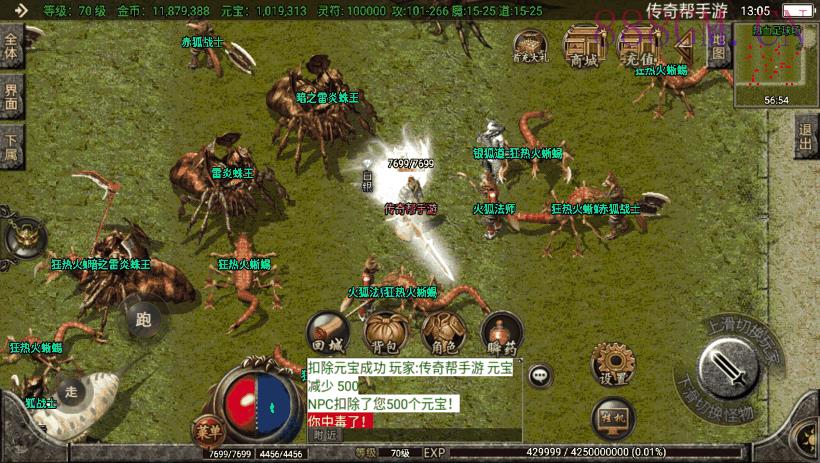The image size is (820, 463).
Task: Open the 角色 character sheet
Action: 440,333
